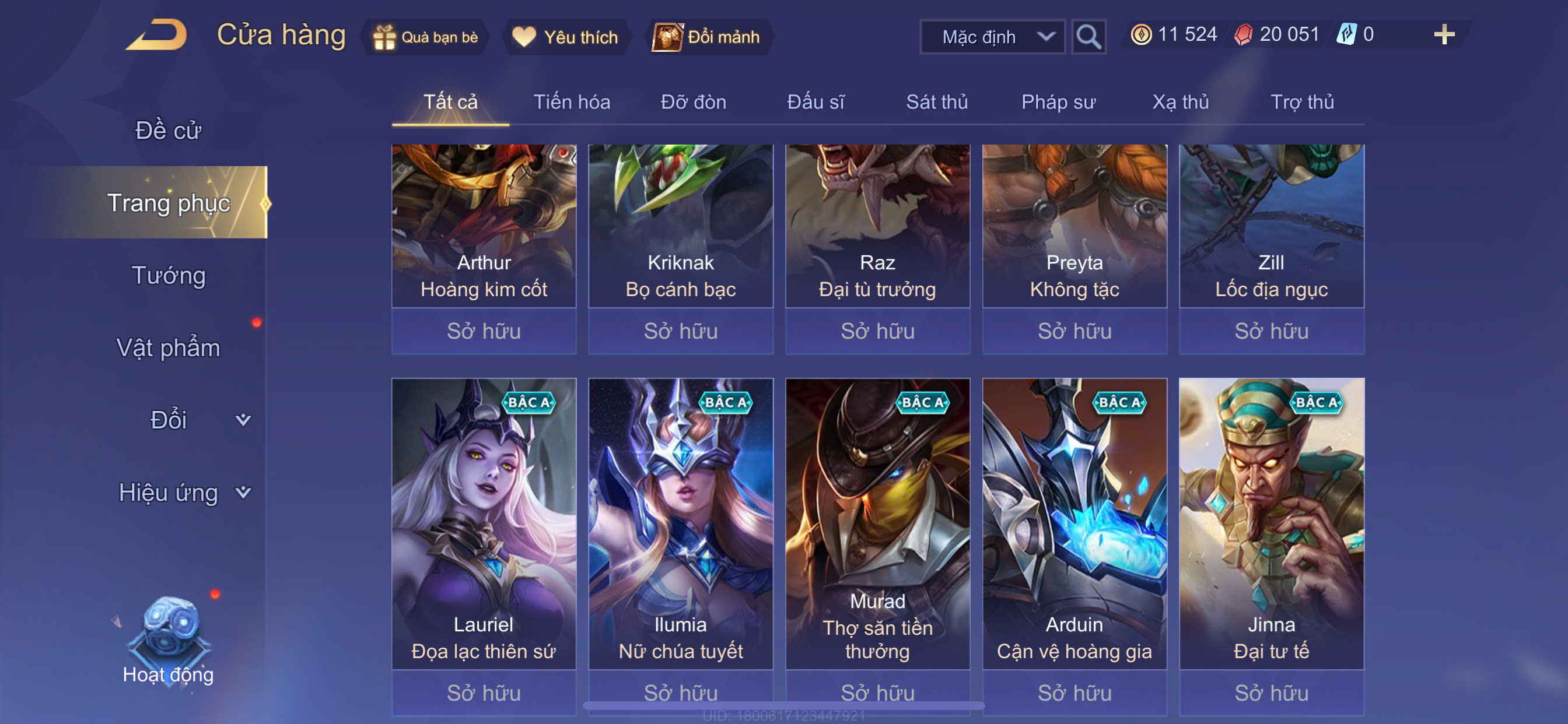
Task: Choose the Jinna Đại tư tế skin card
Action: click(1271, 523)
